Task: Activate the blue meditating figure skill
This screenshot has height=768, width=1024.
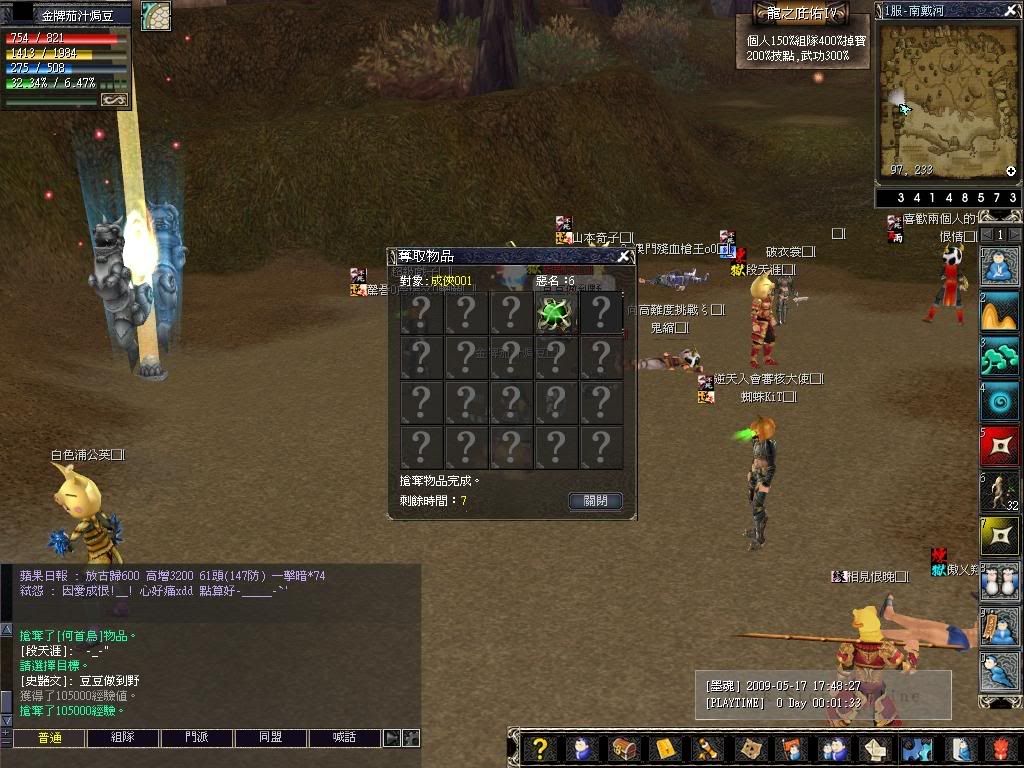Action: point(999,267)
